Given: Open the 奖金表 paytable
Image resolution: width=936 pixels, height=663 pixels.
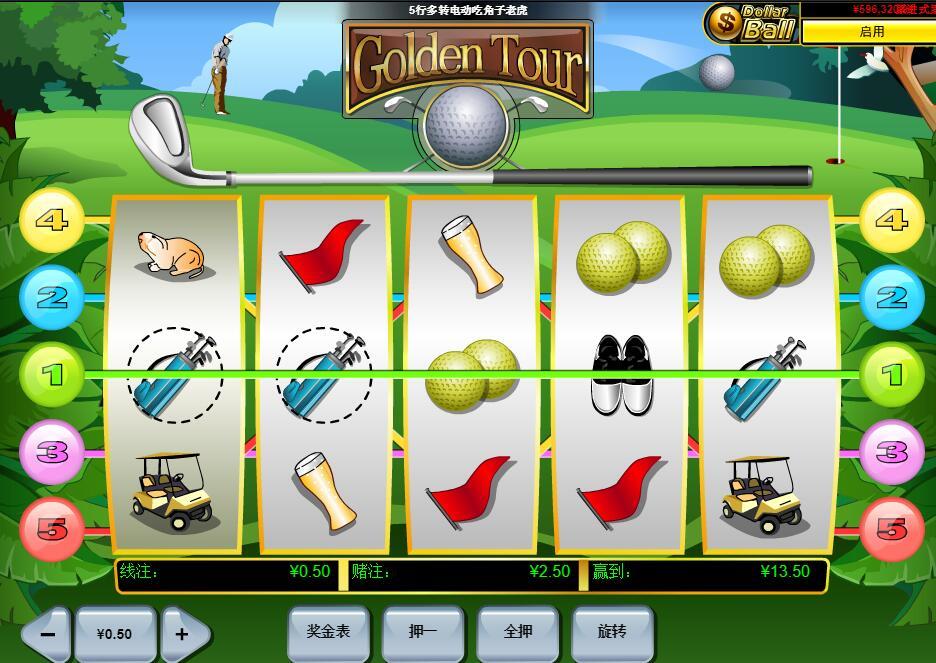Looking at the screenshot, I should click(328, 632).
